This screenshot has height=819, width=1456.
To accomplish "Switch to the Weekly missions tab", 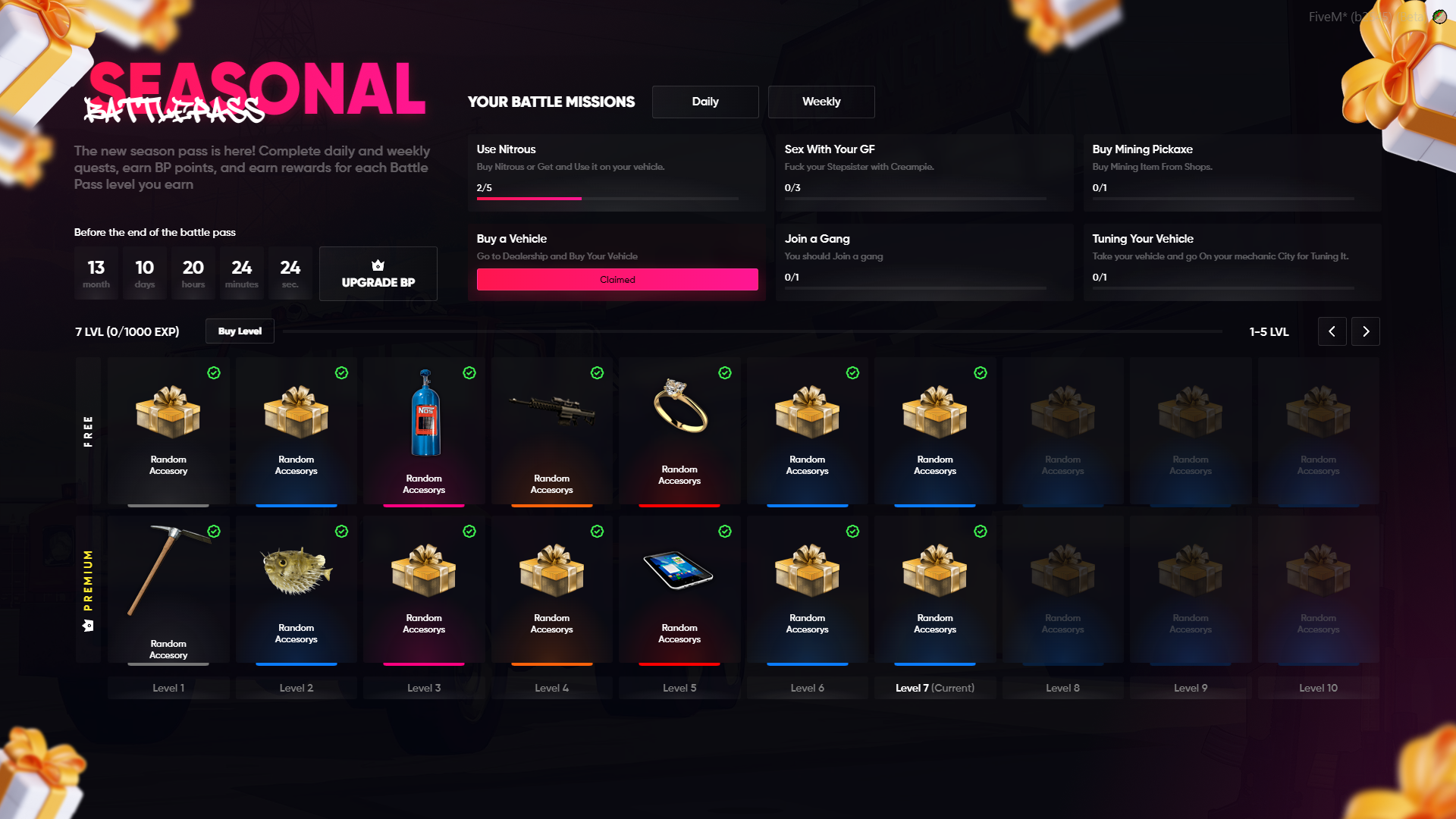I will (821, 102).
